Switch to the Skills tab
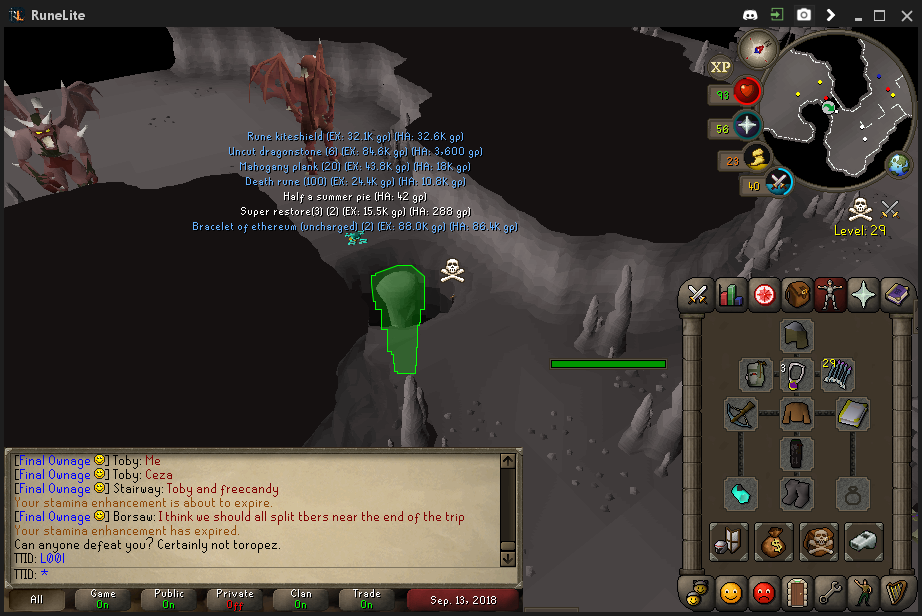 (731, 295)
